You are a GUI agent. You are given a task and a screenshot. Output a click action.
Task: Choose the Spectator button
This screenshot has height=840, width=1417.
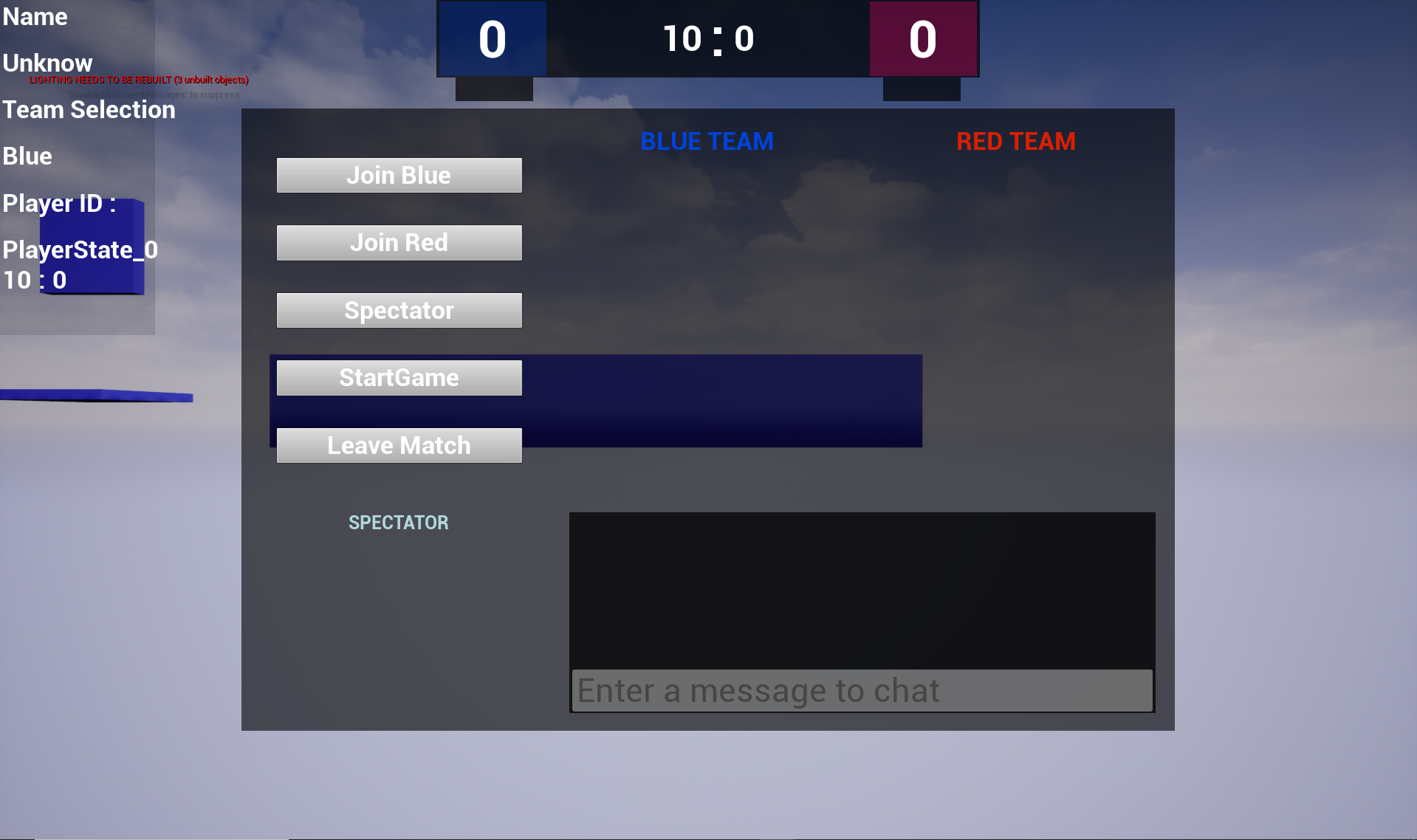coord(399,311)
